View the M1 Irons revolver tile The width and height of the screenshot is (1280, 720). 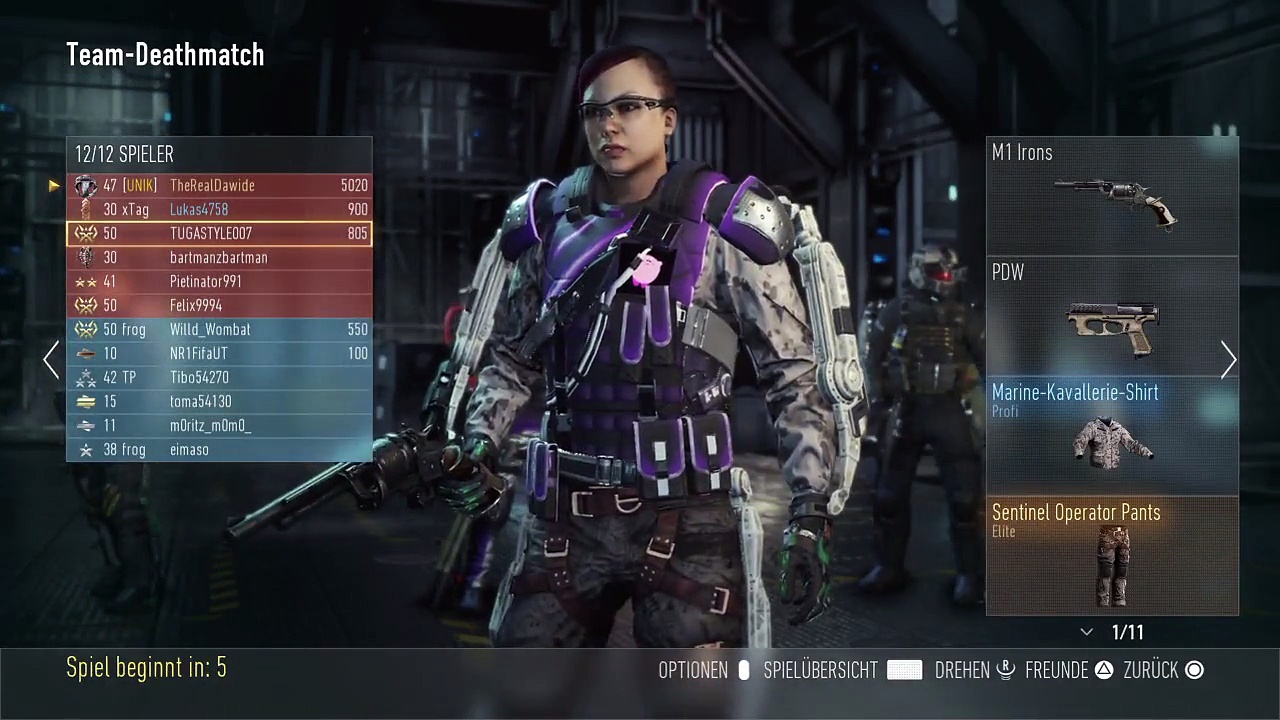point(1112,196)
